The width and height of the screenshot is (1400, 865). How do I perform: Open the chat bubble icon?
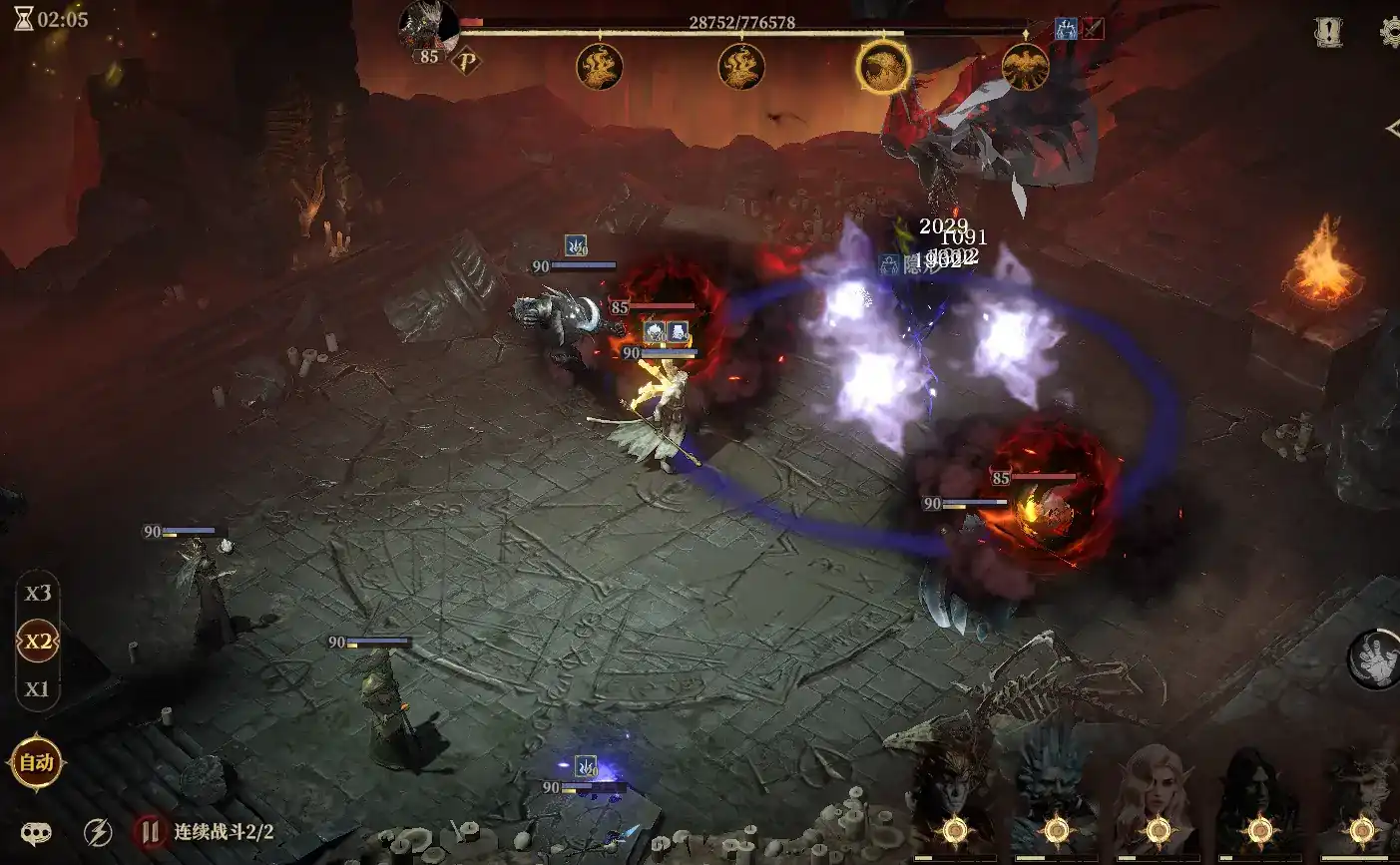click(x=37, y=832)
